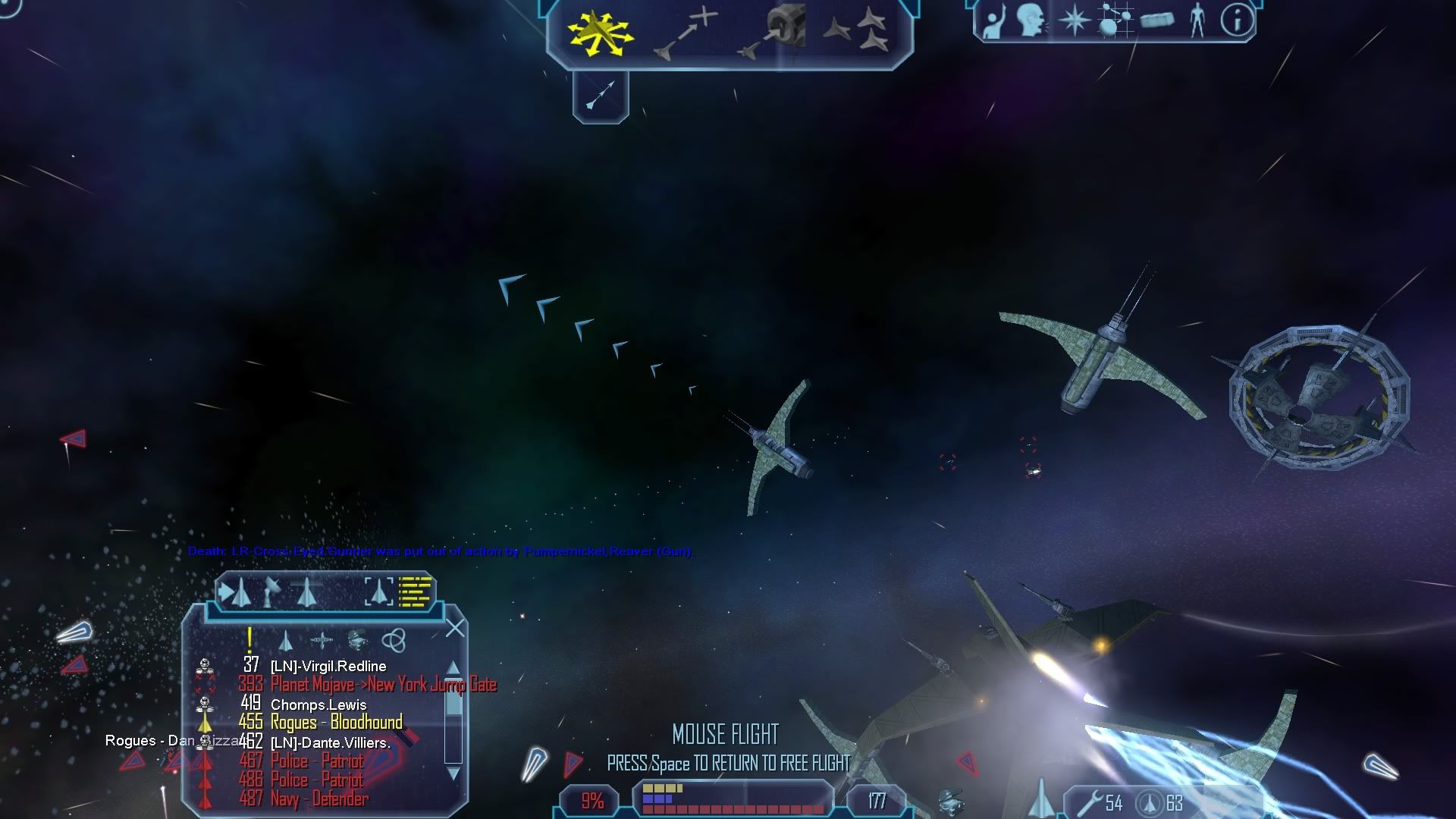Filter contacts by the yellow exclamation tab
The image size is (1456, 819).
coord(249,640)
